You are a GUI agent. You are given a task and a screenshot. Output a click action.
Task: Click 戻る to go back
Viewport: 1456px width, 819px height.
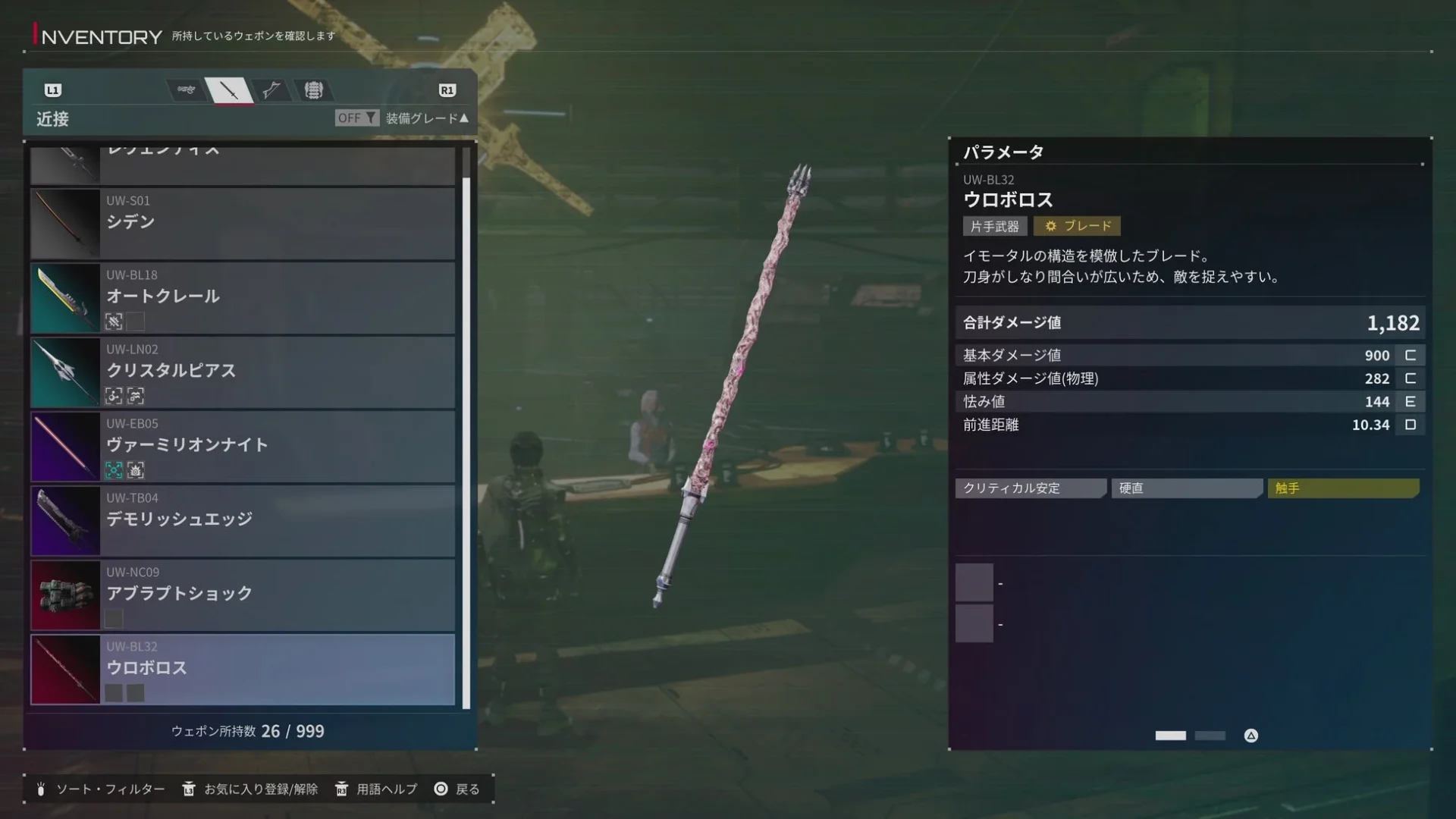click(x=466, y=789)
